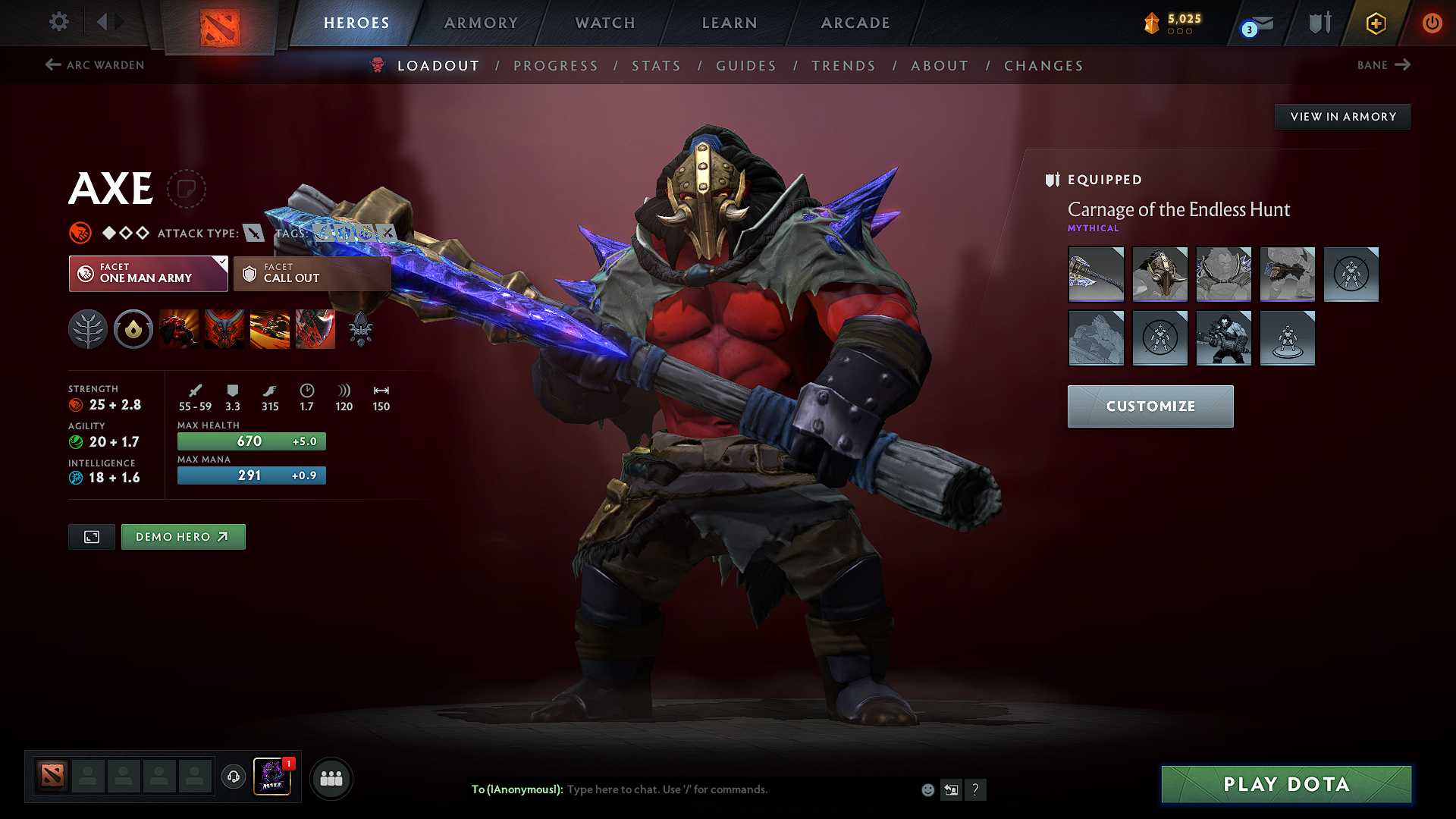Screen dimensions: 1456x819
Task: View the Battle Hunger ability icon
Action: pyautogui.click(x=224, y=329)
